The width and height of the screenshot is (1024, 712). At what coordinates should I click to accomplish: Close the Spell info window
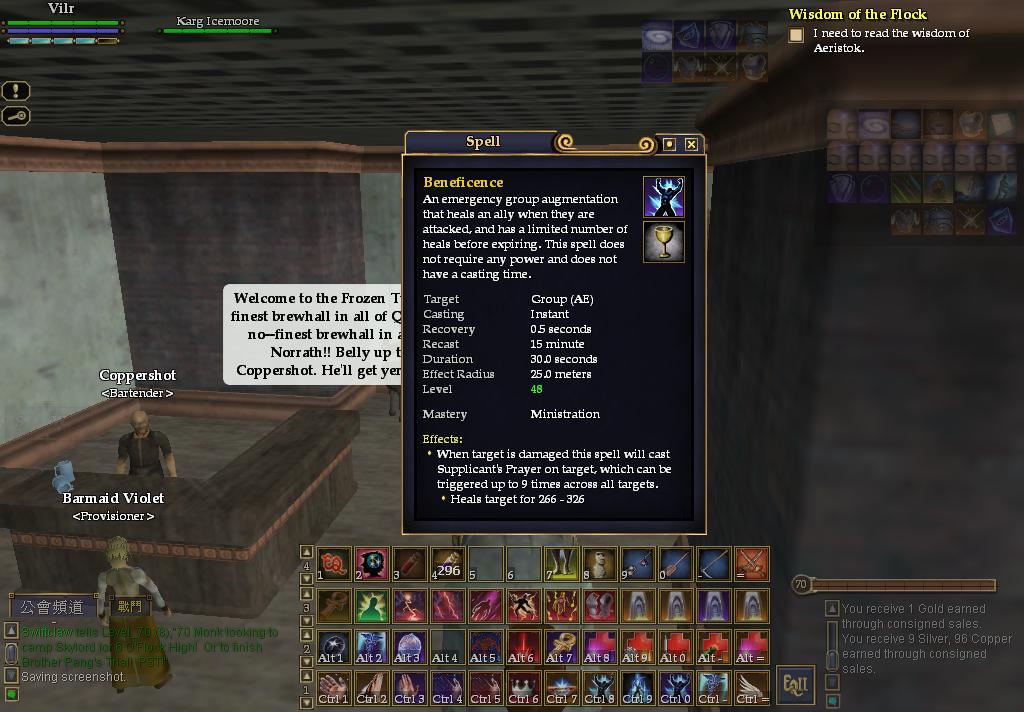[691, 144]
